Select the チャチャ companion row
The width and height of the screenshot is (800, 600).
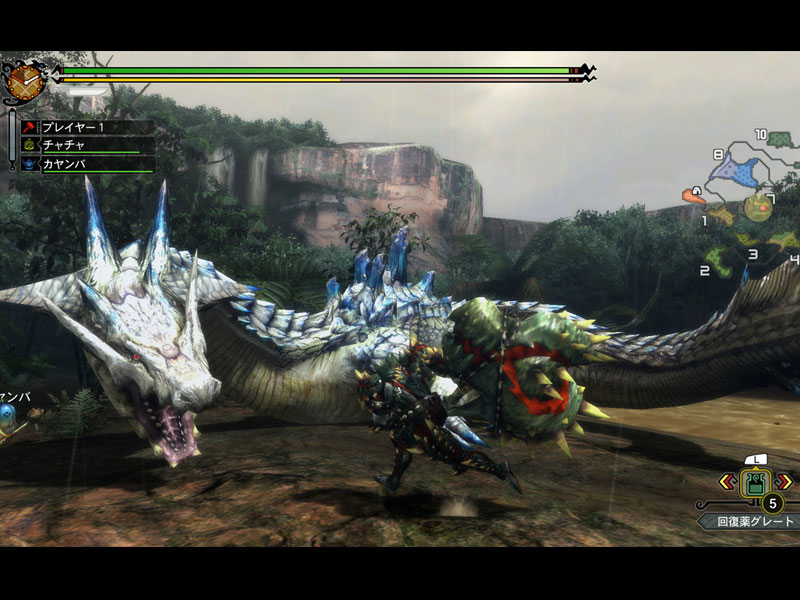coord(88,146)
